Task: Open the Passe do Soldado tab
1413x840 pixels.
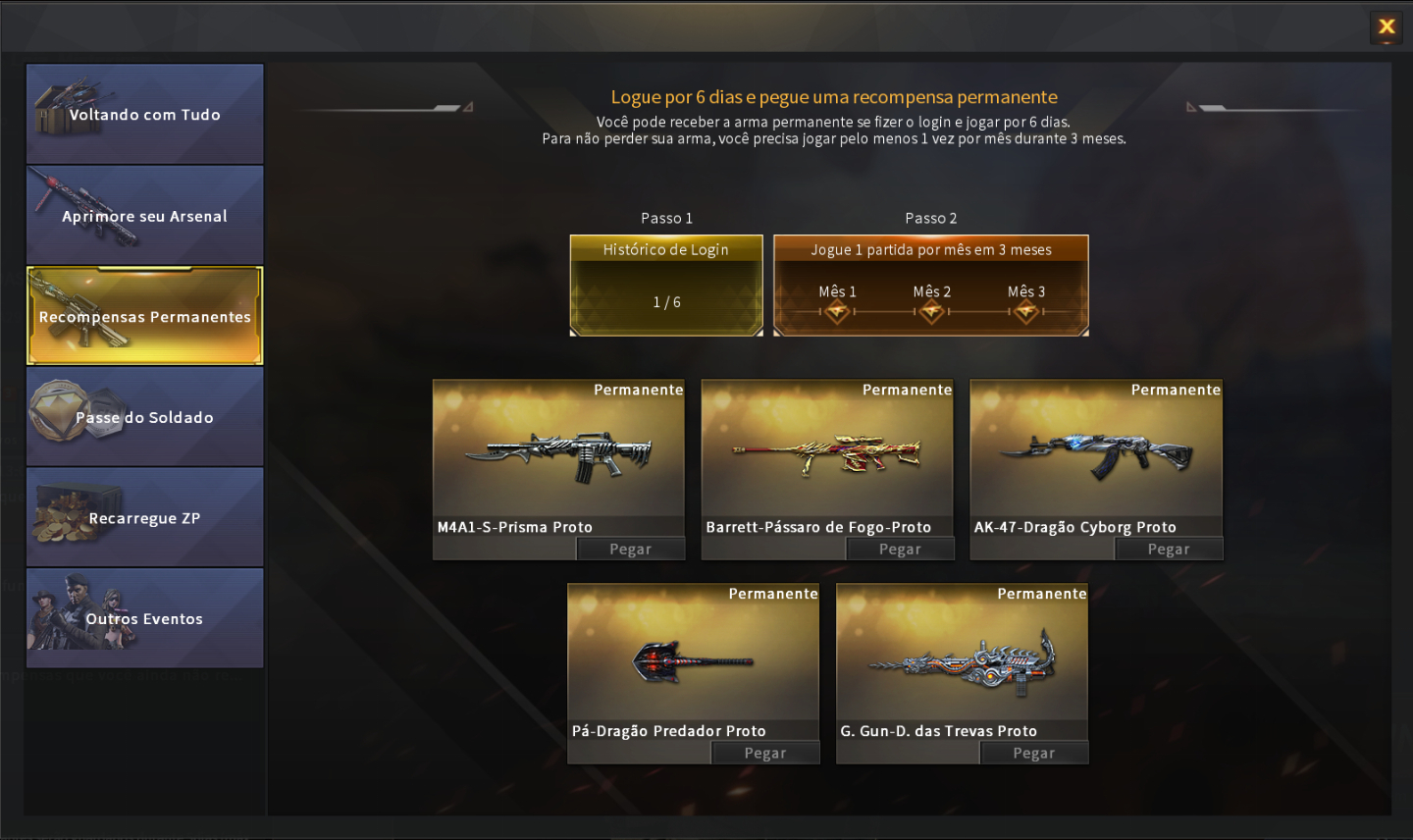Action: tap(145, 417)
